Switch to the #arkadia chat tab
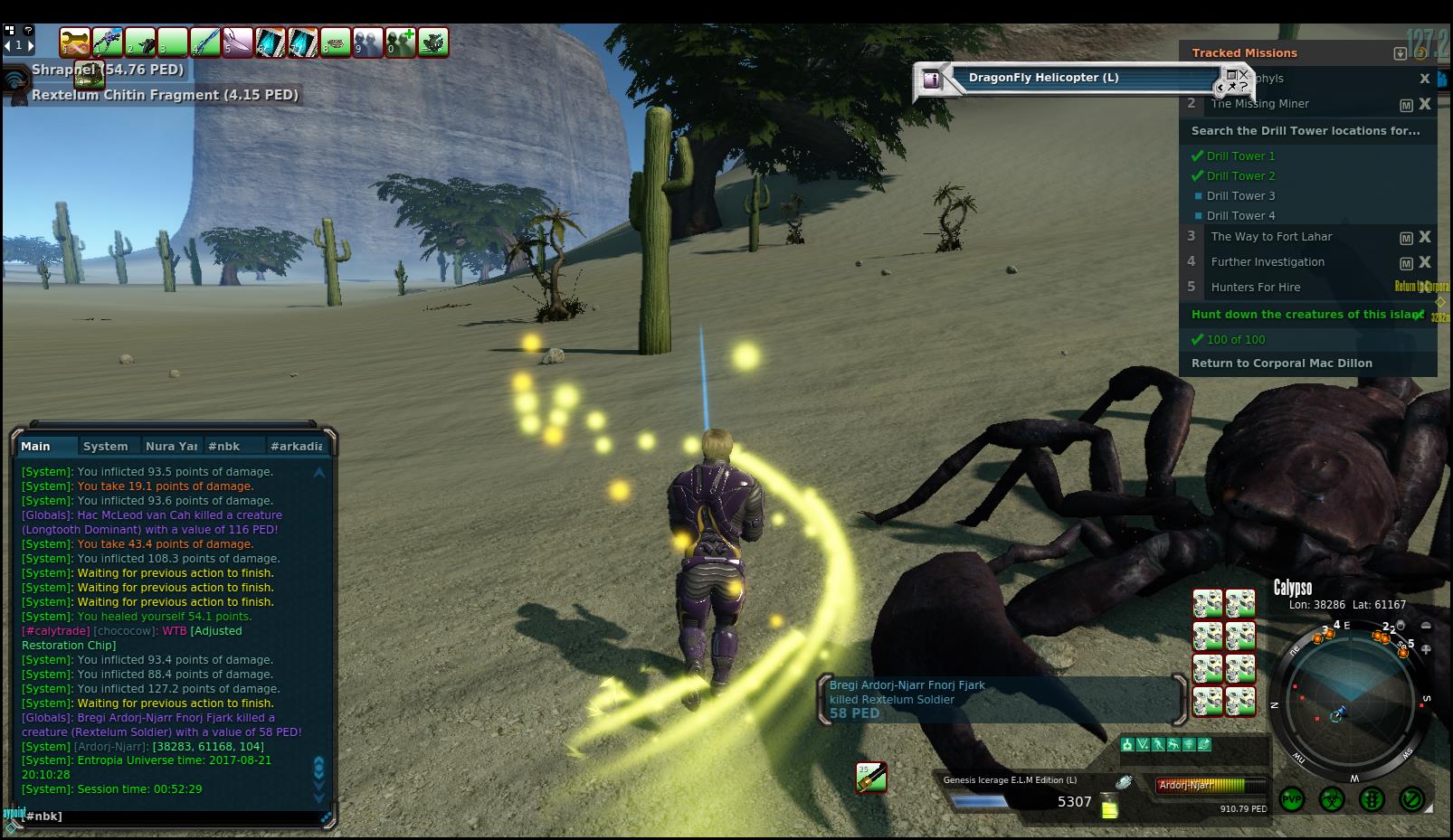This screenshot has width=1453, height=840. point(296,446)
